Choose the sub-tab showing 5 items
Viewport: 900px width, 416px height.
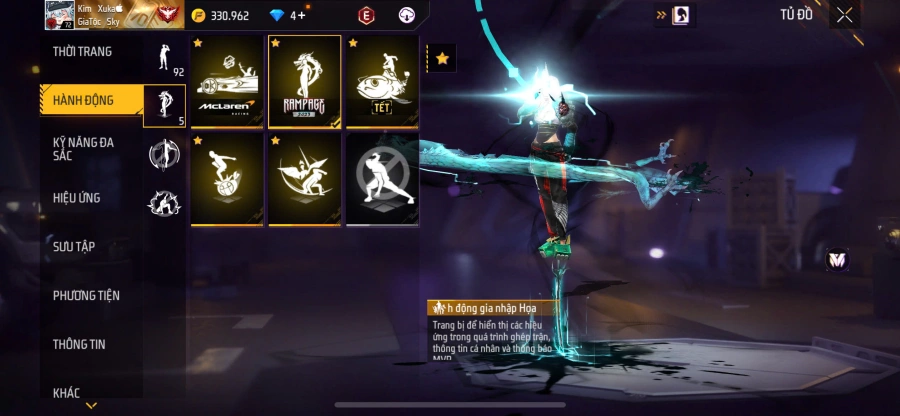coord(165,106)
